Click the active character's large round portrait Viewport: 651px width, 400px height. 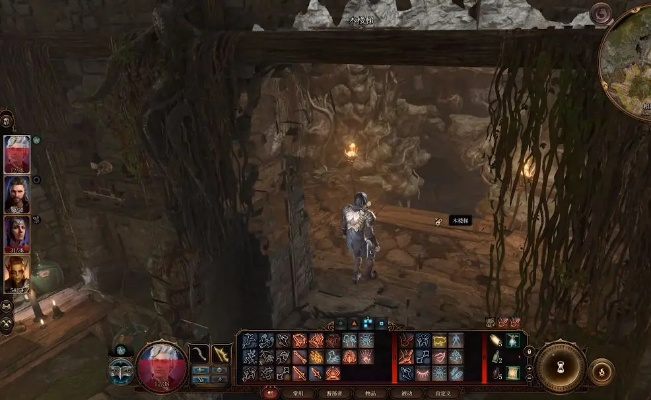[x=161, y=365]
